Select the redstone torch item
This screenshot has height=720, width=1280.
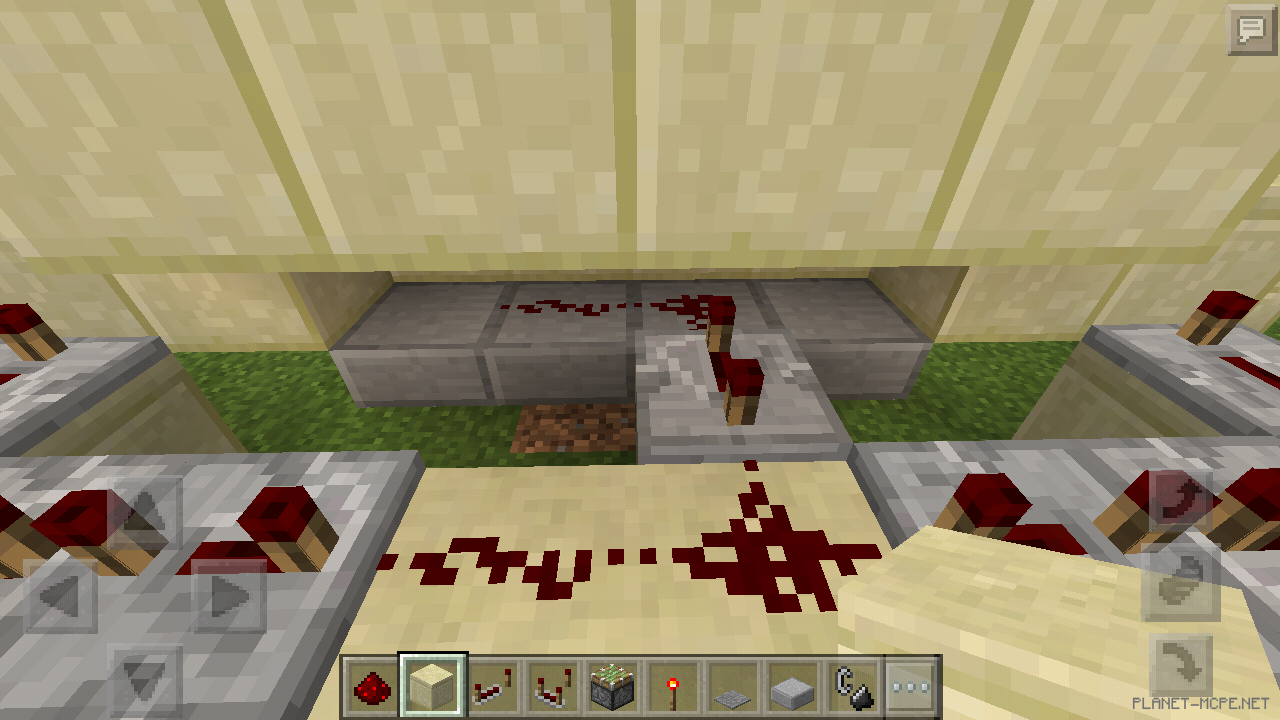[671, 686]
